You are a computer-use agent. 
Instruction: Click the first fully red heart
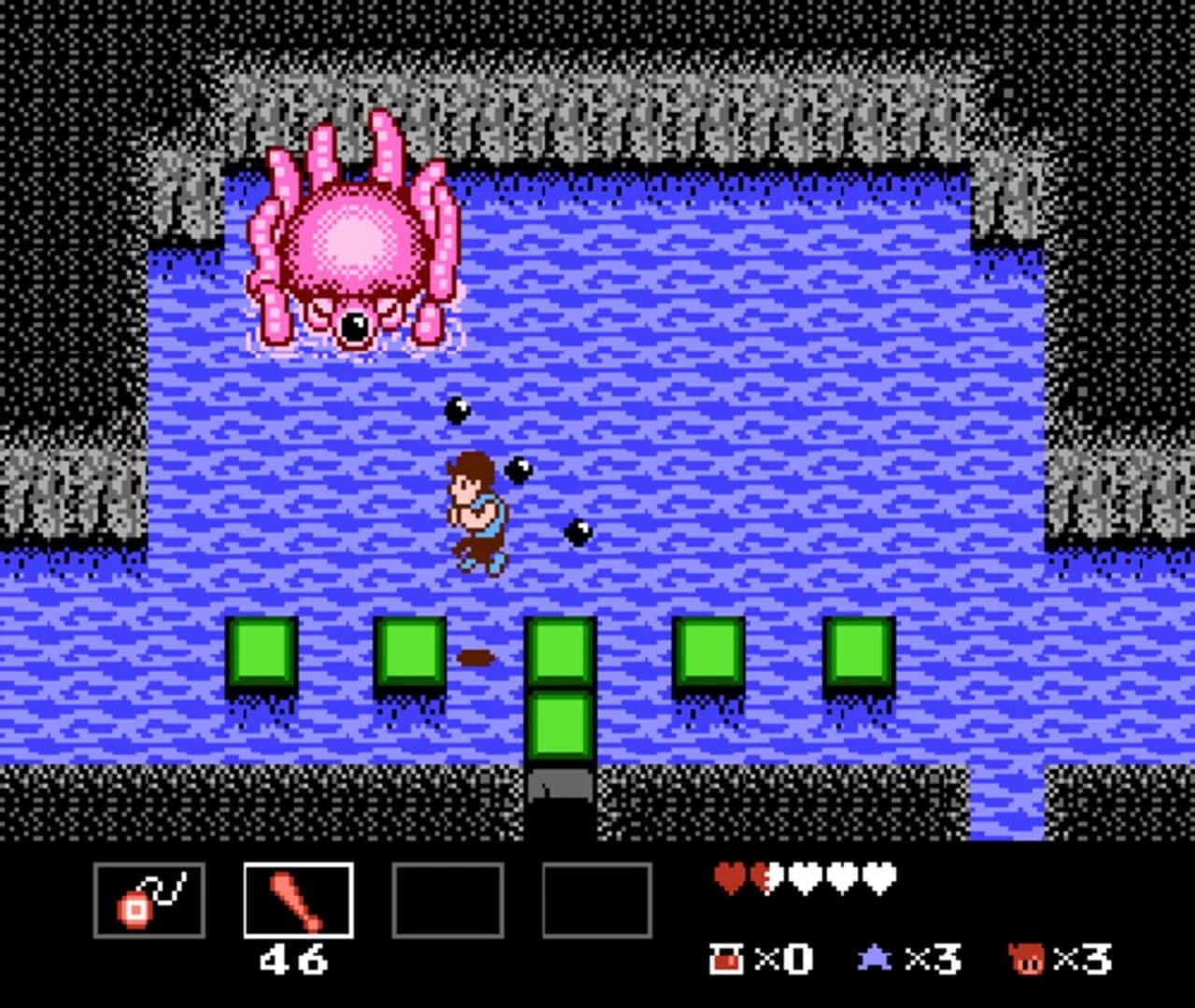point(731,876)
